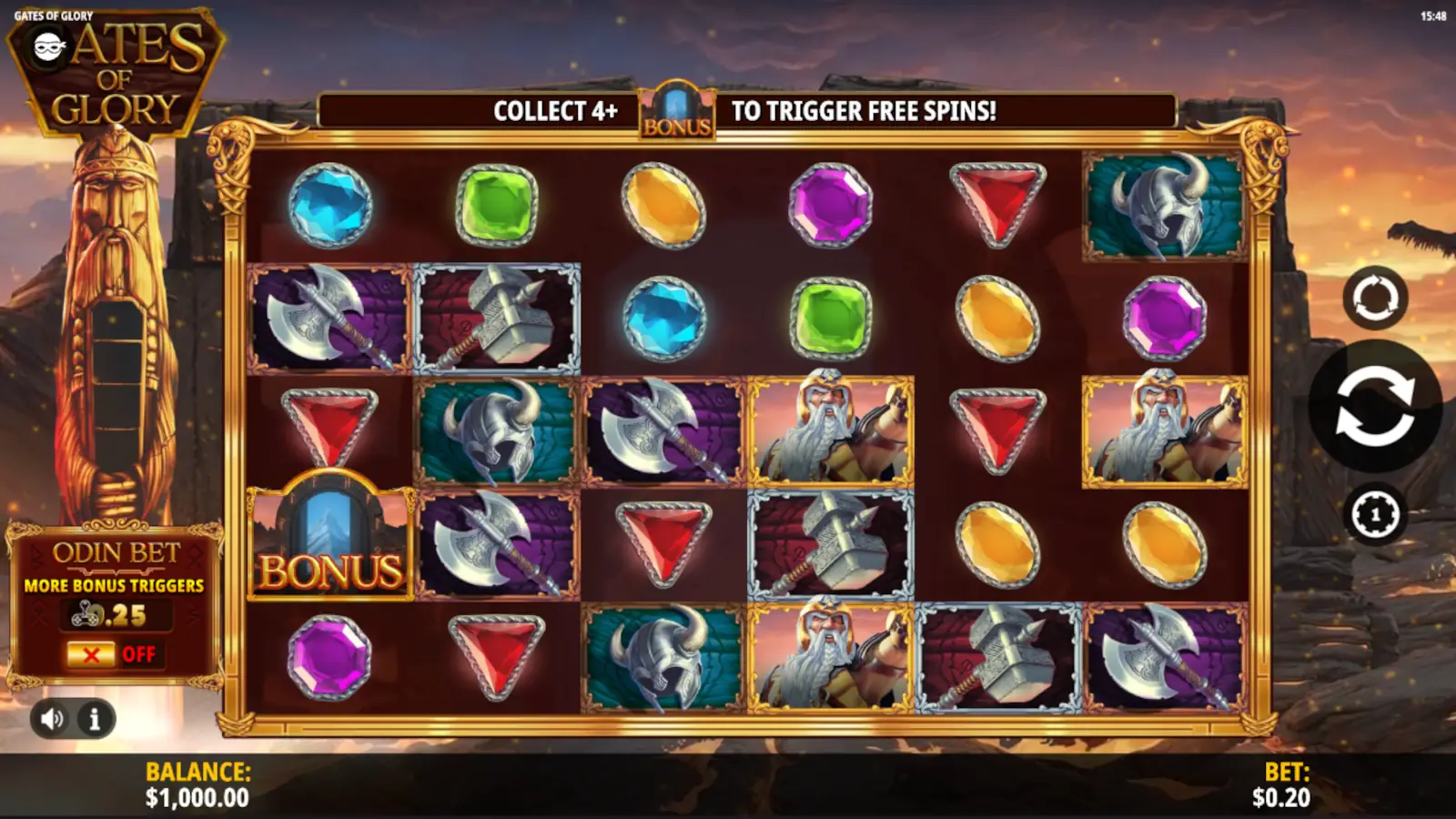The height and width of the screenshot is (819, 1456).
Task: Open bet settings via the coin icon
Action: 1376,514
